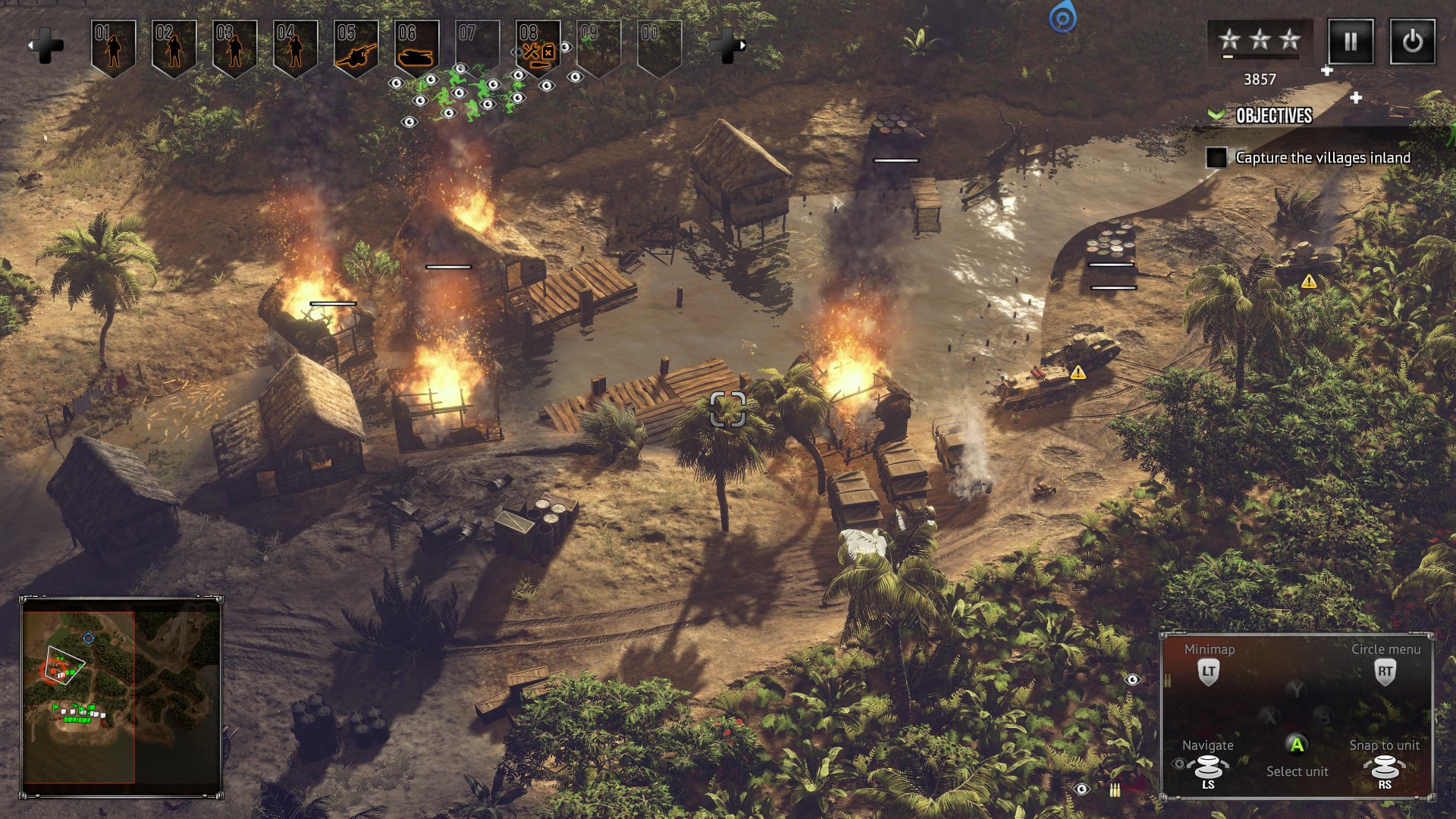Choose tank group 06
Screen dimensions: 1456x819
point(416,48)
